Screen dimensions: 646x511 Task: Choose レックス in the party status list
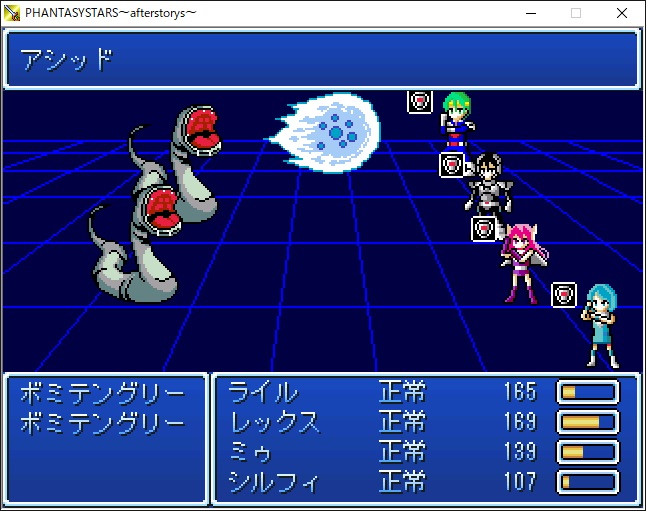pos(274,421)
